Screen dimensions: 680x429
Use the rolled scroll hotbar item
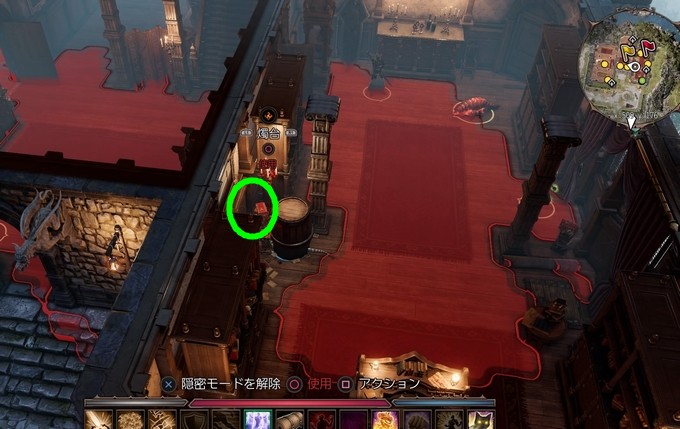(x=289, y=420)
